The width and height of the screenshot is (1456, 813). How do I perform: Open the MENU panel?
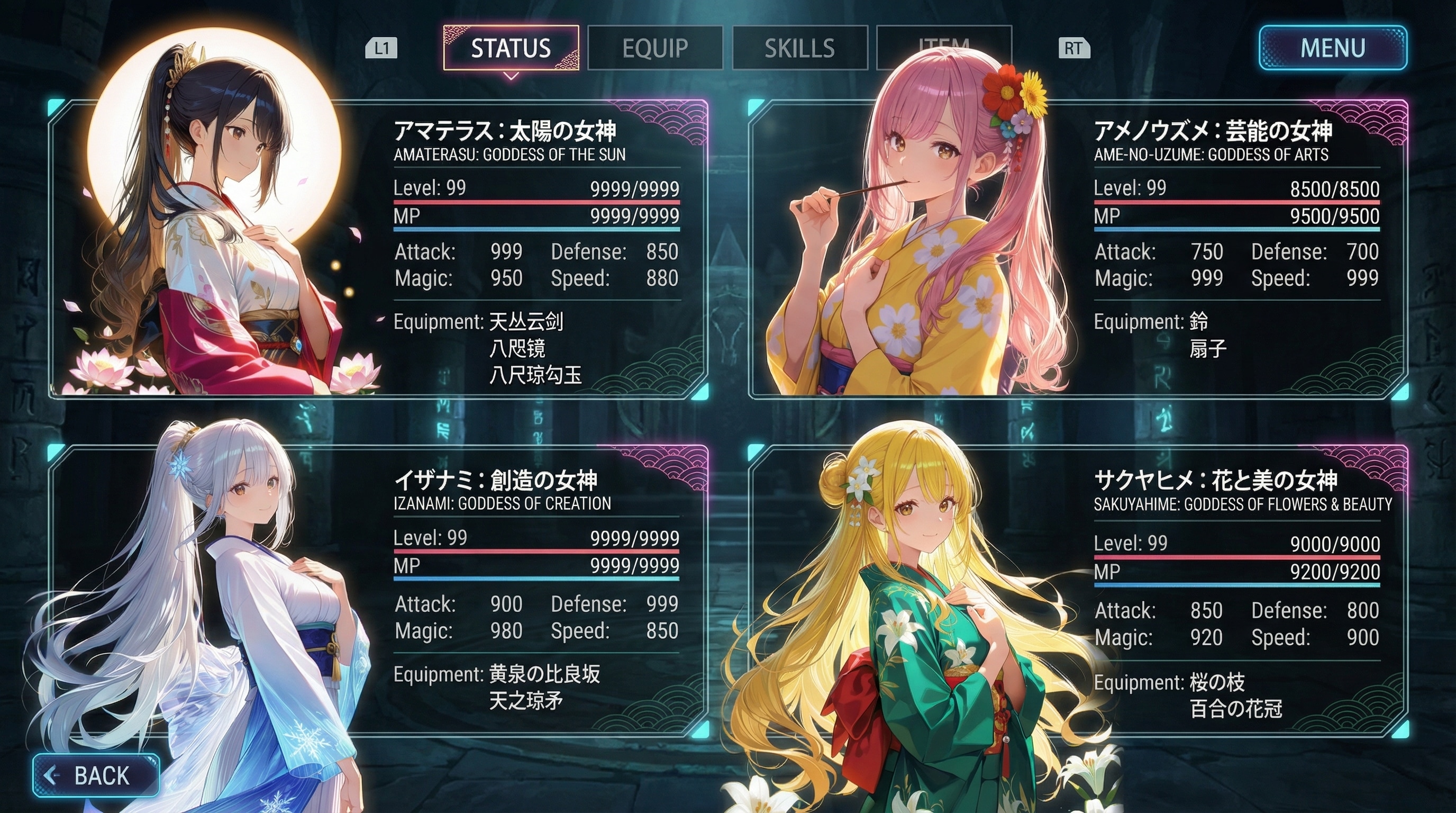tap(1332, 49)
